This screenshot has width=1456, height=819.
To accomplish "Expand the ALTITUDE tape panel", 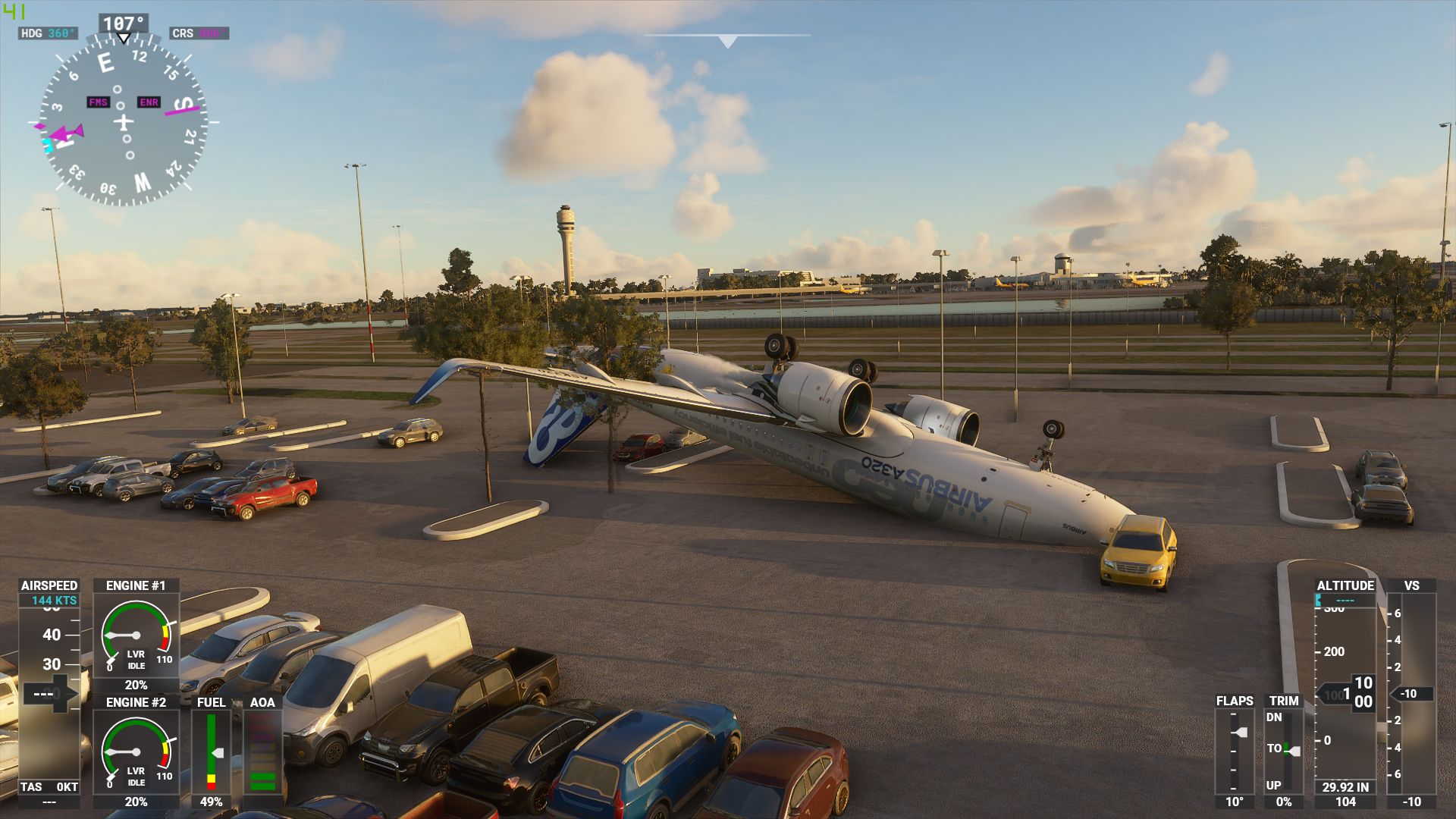I will click(1346, 585).
